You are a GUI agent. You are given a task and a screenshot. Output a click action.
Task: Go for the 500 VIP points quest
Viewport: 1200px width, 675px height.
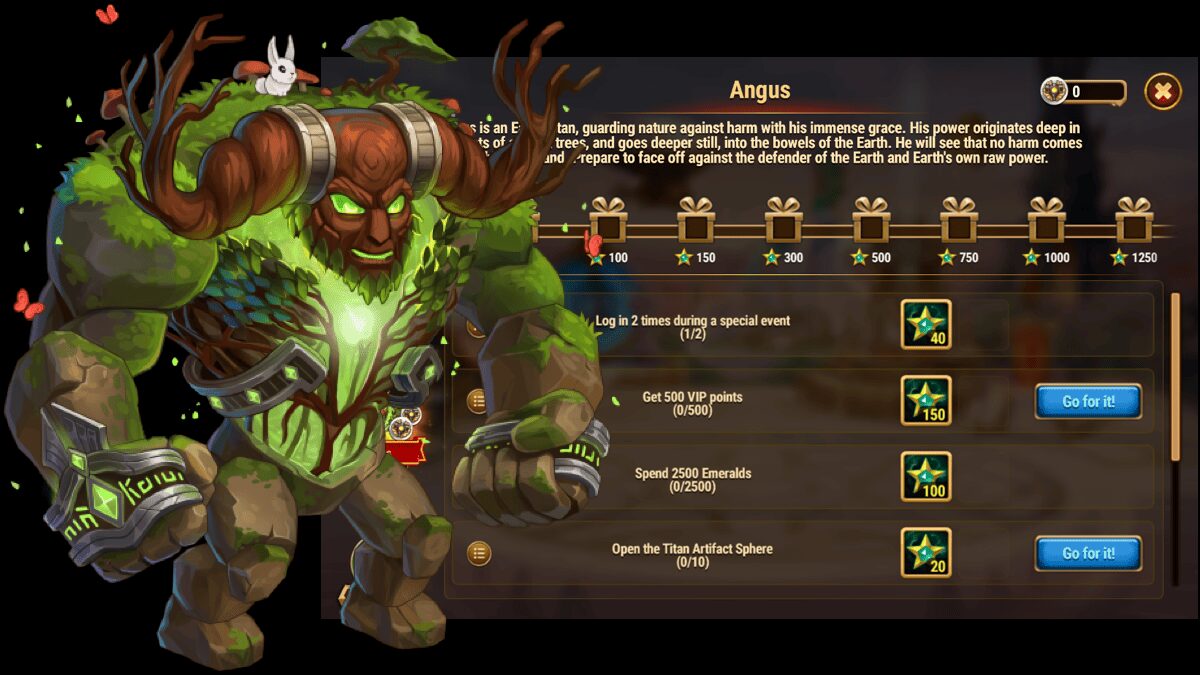click(x=1088, y=401)
